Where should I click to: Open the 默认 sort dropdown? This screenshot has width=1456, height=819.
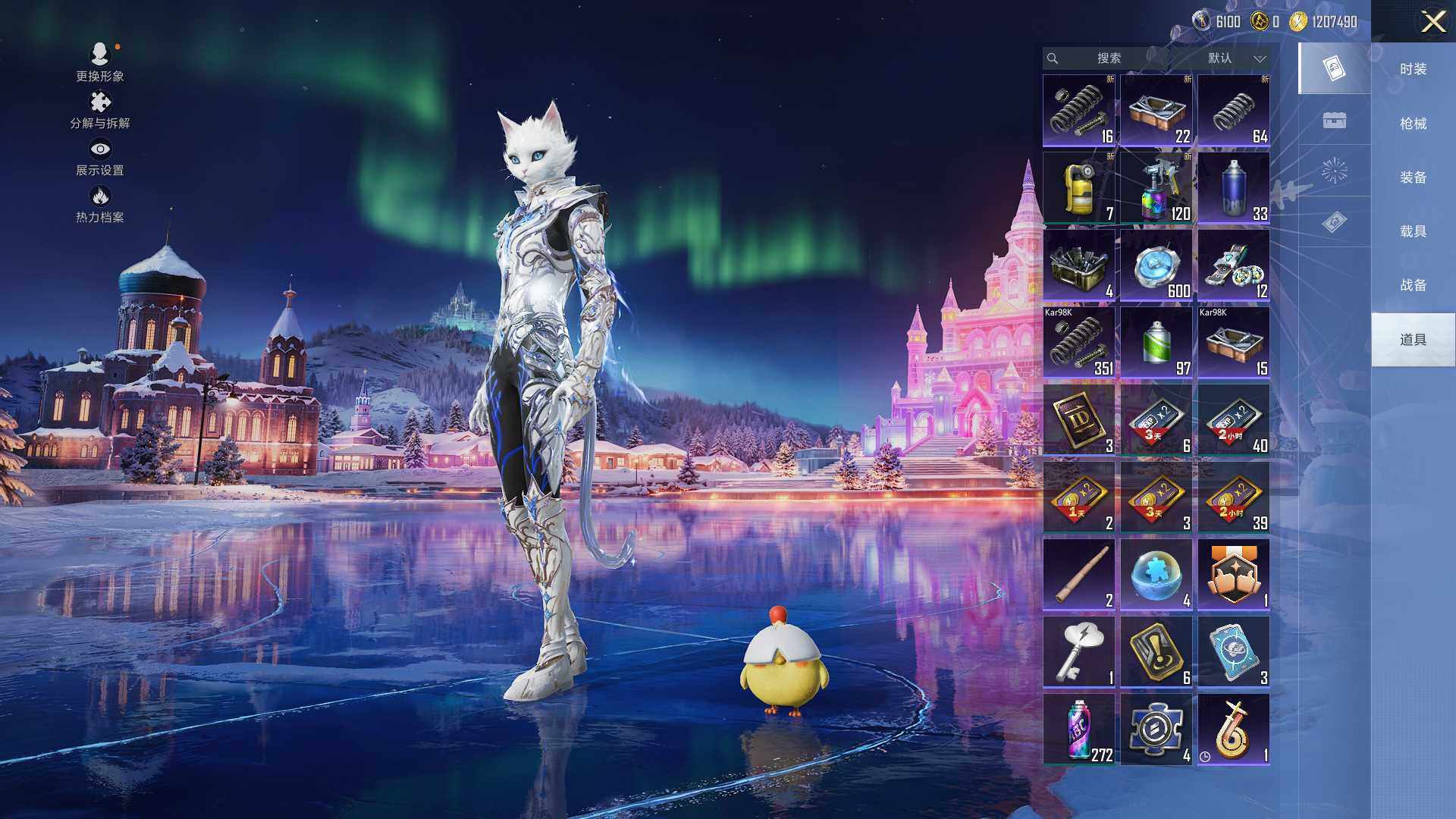click(x=1236, y=58)
